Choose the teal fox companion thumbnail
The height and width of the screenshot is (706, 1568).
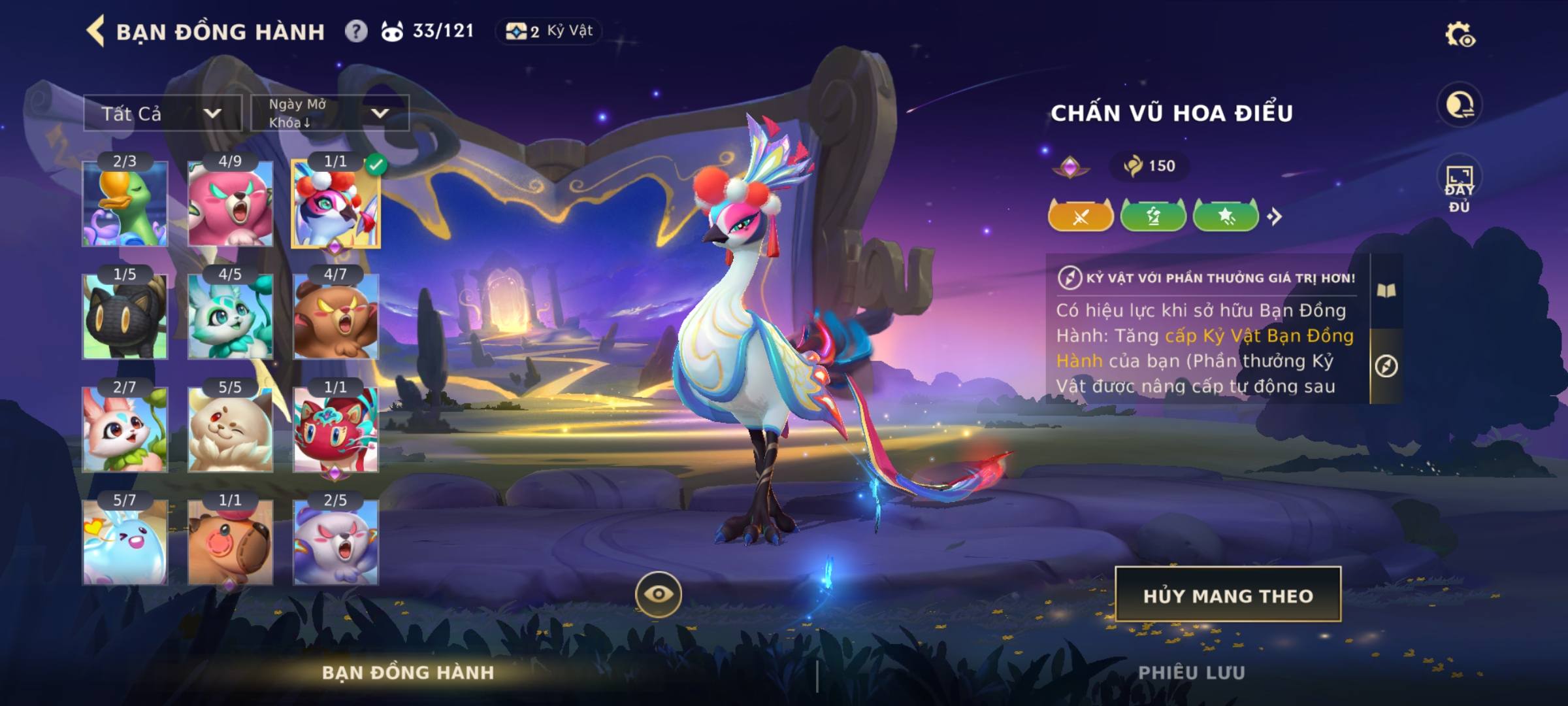230,317
